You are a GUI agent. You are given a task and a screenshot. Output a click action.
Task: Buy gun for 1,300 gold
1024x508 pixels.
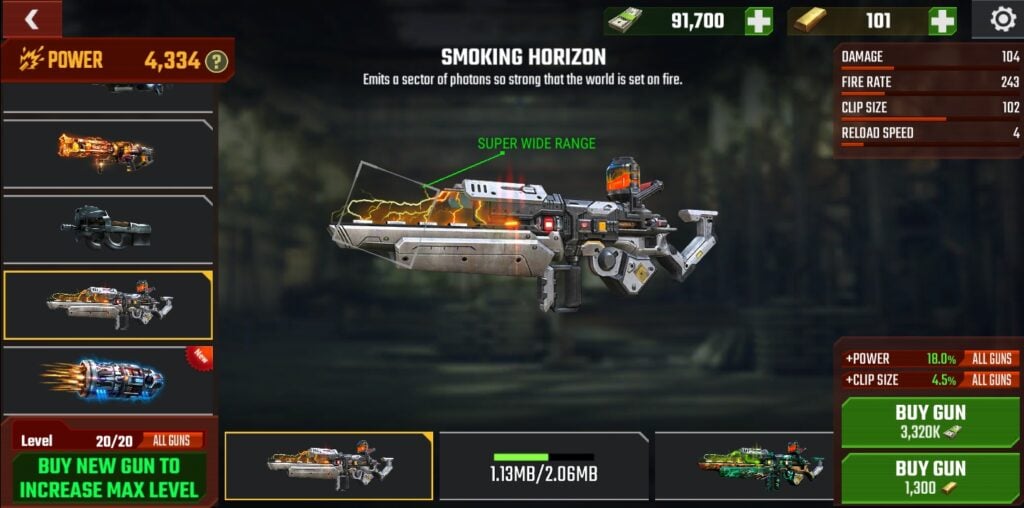tap(930, 478)
